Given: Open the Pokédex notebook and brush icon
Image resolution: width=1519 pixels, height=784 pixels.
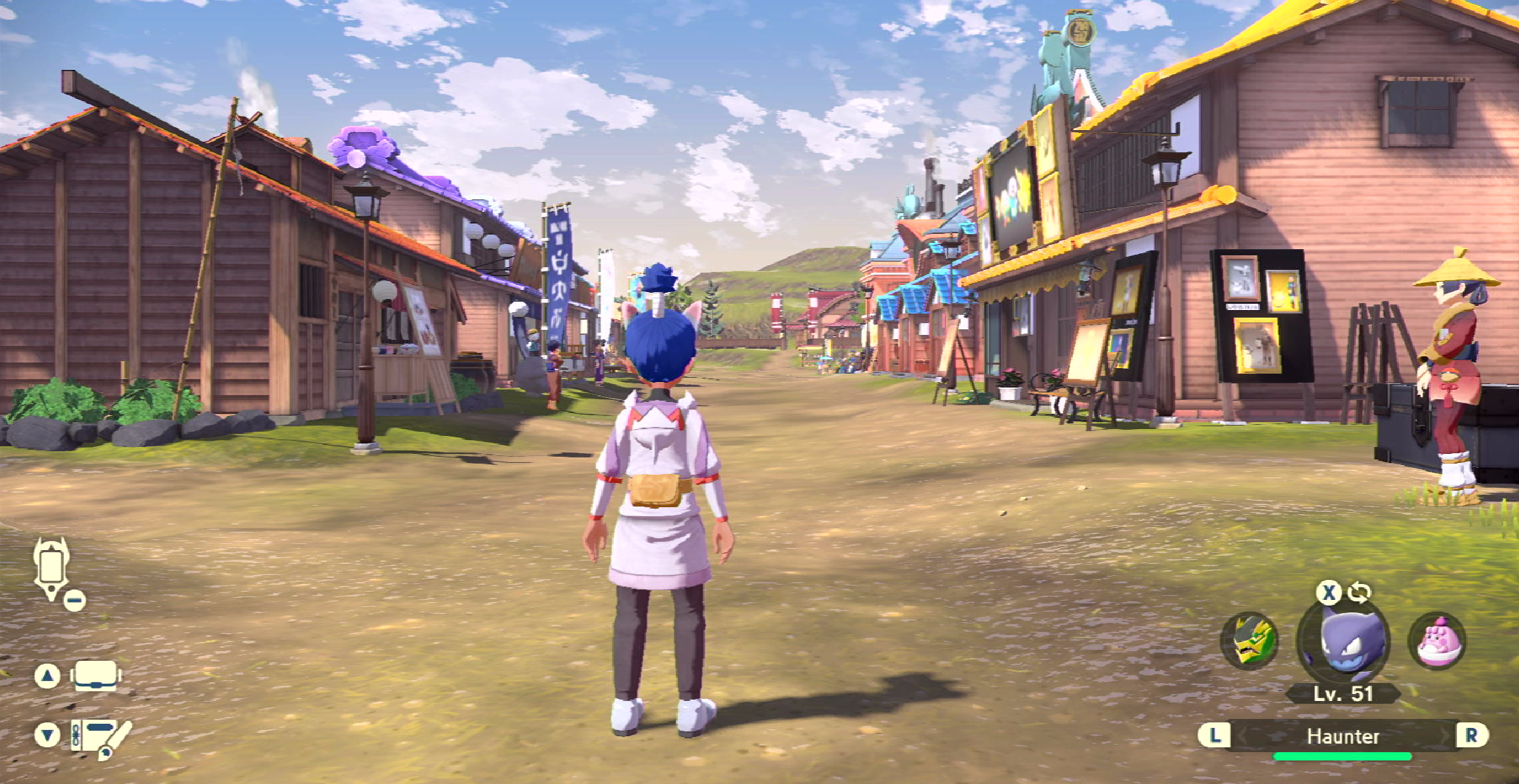Looking at the screenshot, I should click(100, 737).
